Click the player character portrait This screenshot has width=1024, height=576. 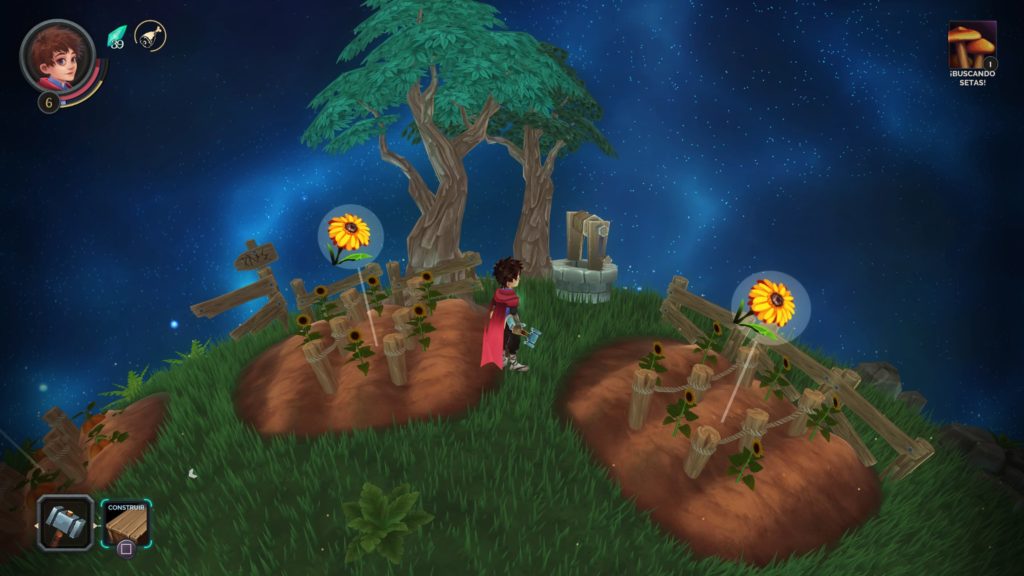[57, 56]
